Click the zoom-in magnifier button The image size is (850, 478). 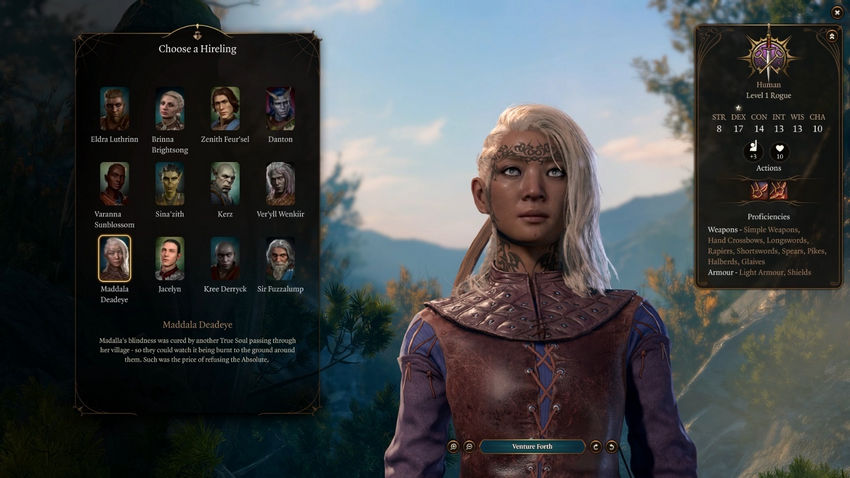point(453,447)
